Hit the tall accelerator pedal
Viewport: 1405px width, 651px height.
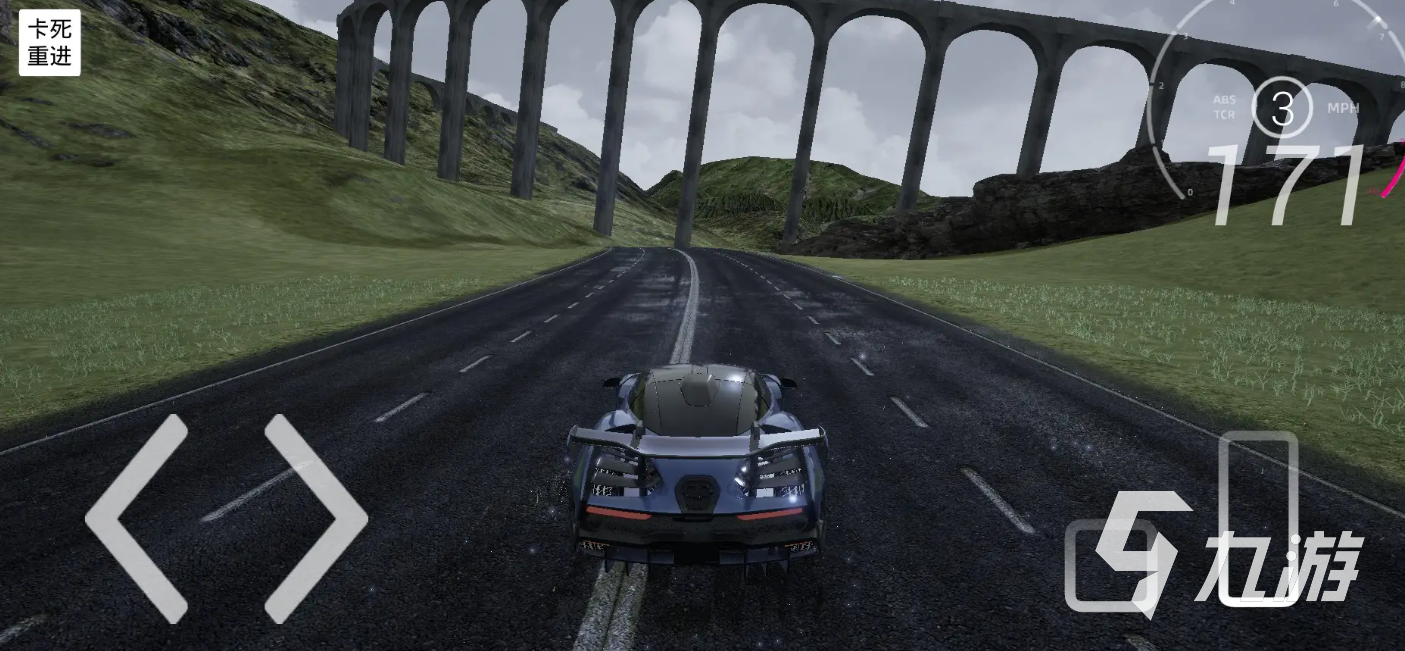tap(1258, 518)
